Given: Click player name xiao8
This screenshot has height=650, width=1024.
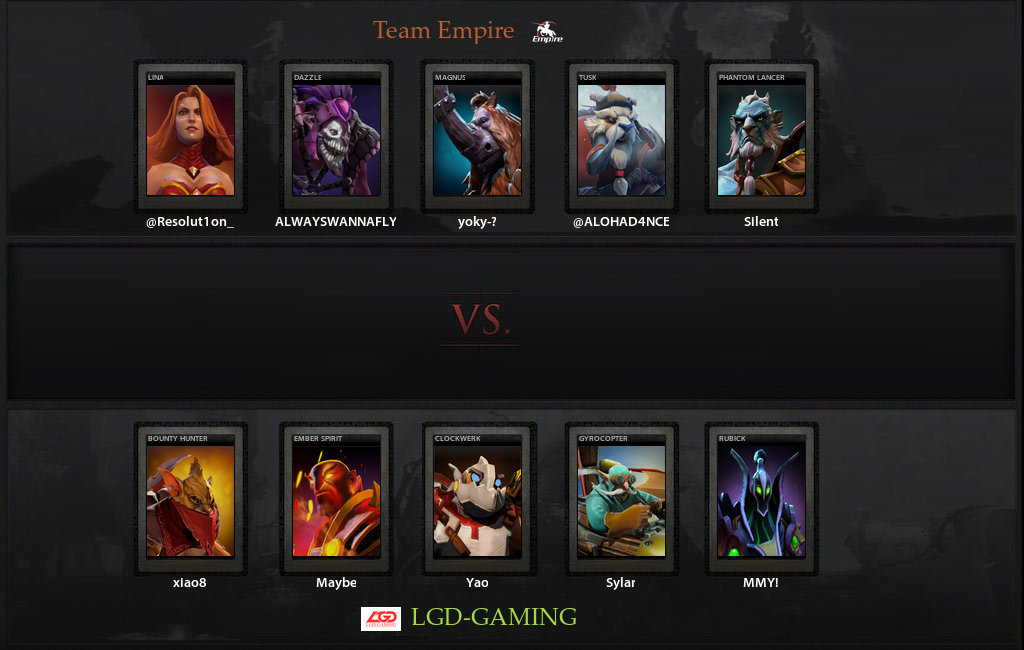Looking at the screenshot, I should [x=190, y=582].
